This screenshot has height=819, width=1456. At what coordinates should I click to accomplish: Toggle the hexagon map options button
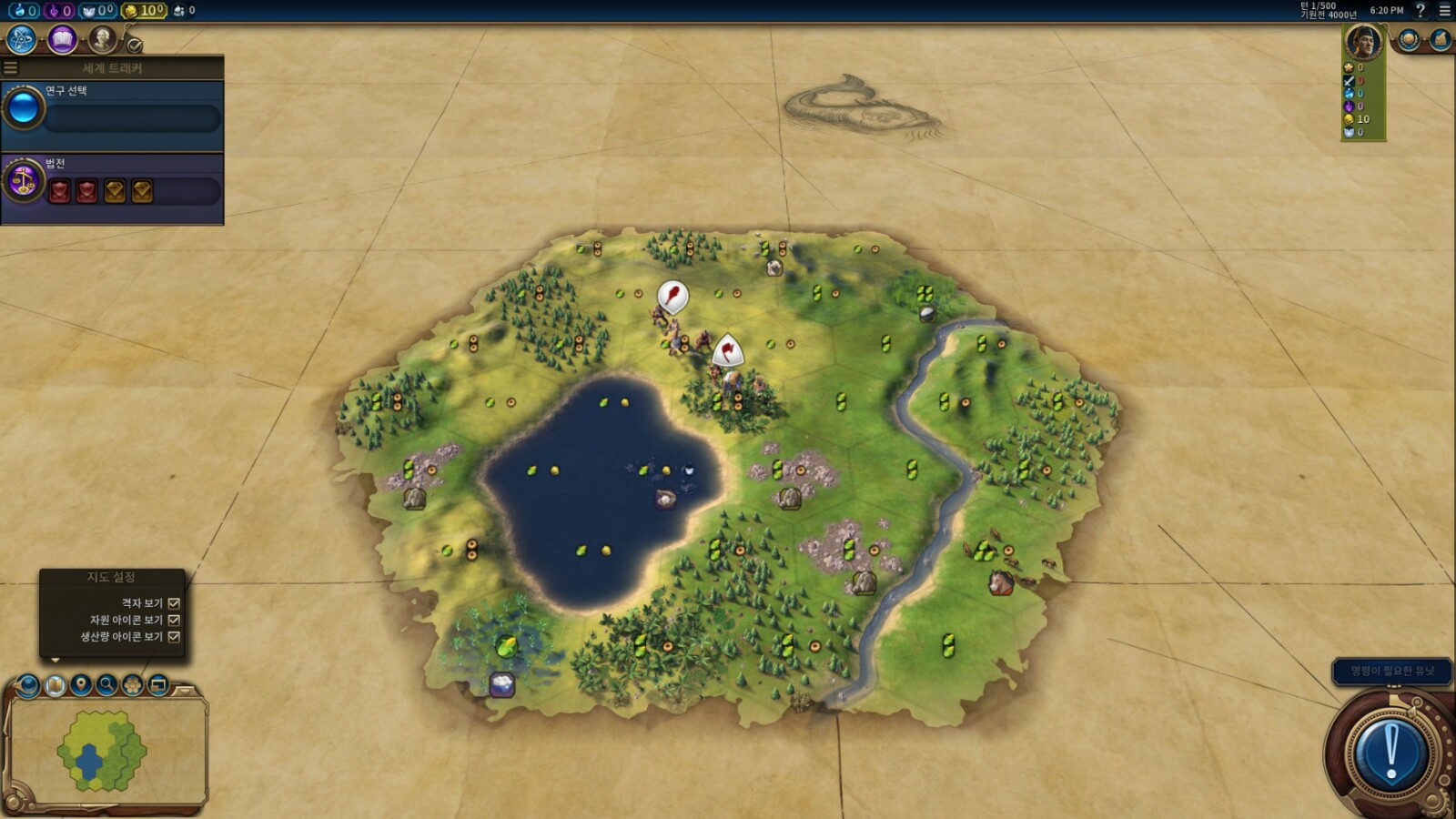(133, 684)
